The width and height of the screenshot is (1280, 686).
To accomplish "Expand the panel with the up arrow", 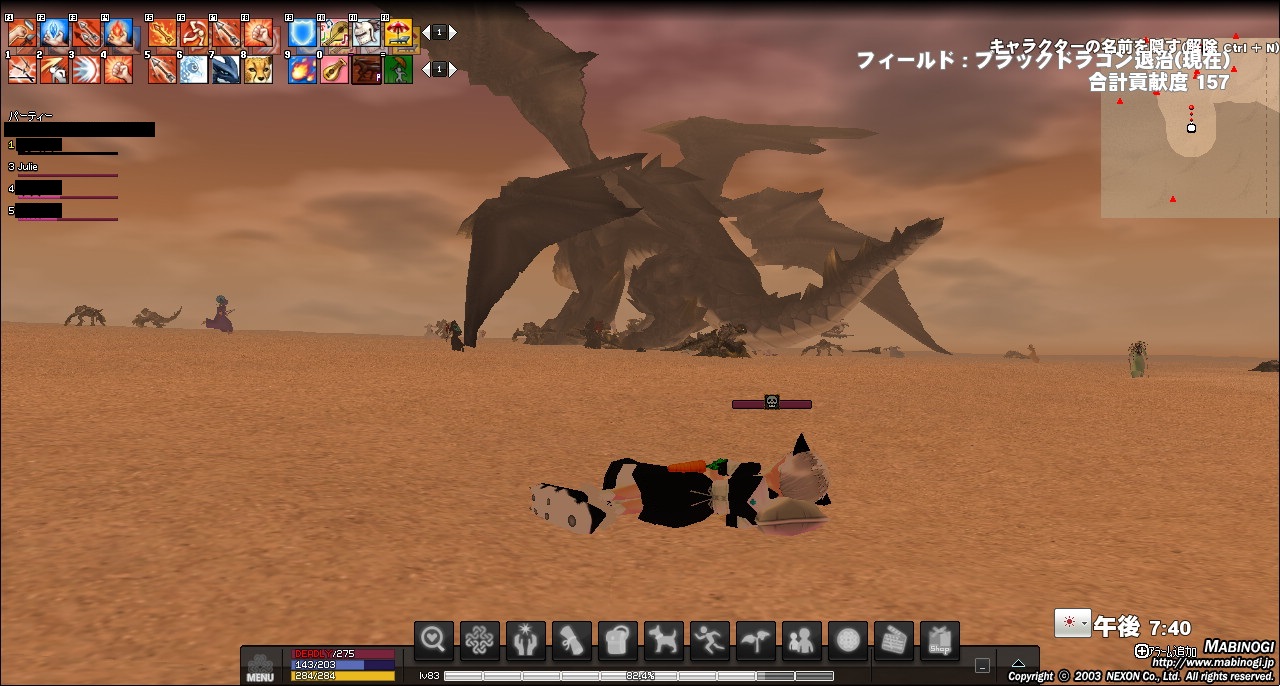I will [1018, 664].
